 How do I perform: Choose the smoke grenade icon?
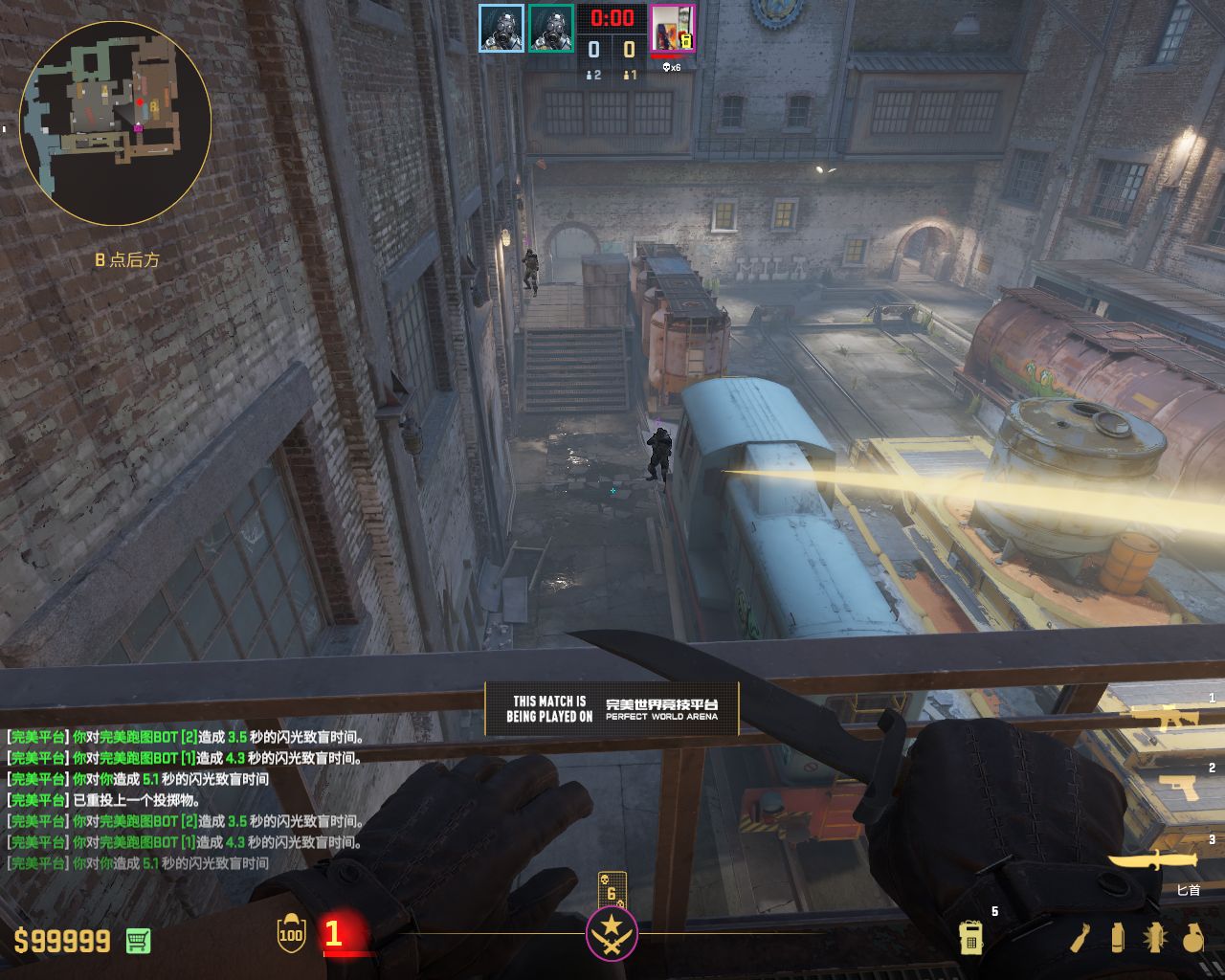click(x=1117, y=938)
